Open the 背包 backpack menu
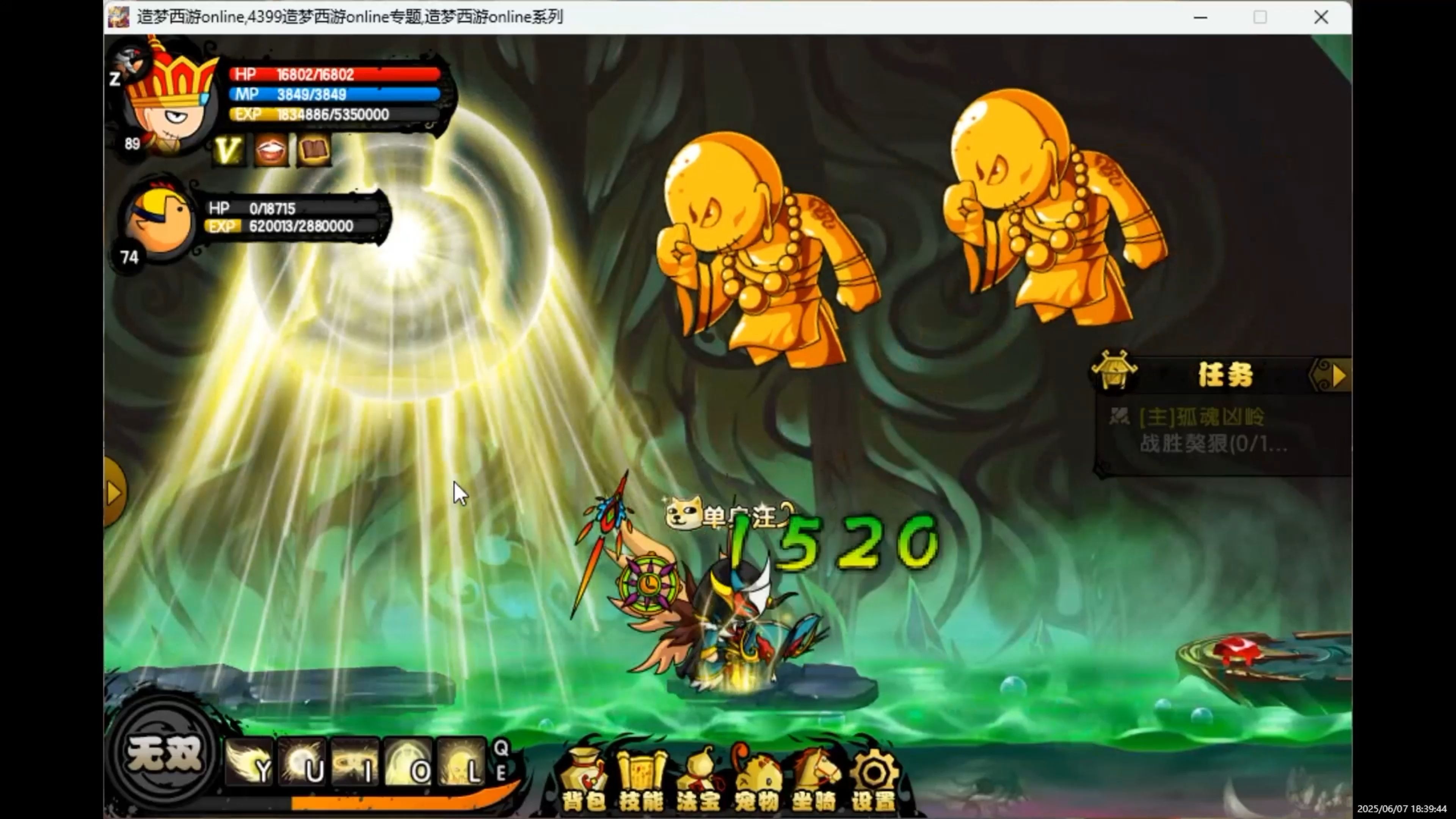This screenshot has height=819, width=1456. point(583,778)
